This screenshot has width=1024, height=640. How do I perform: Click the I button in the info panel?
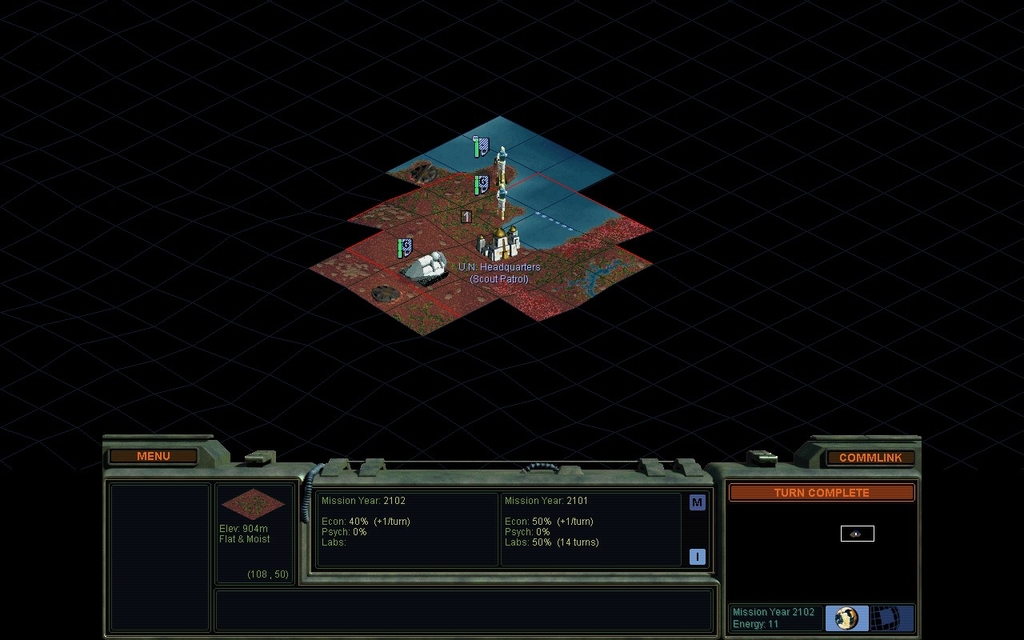pyautogui.click(x=697, y=557)
